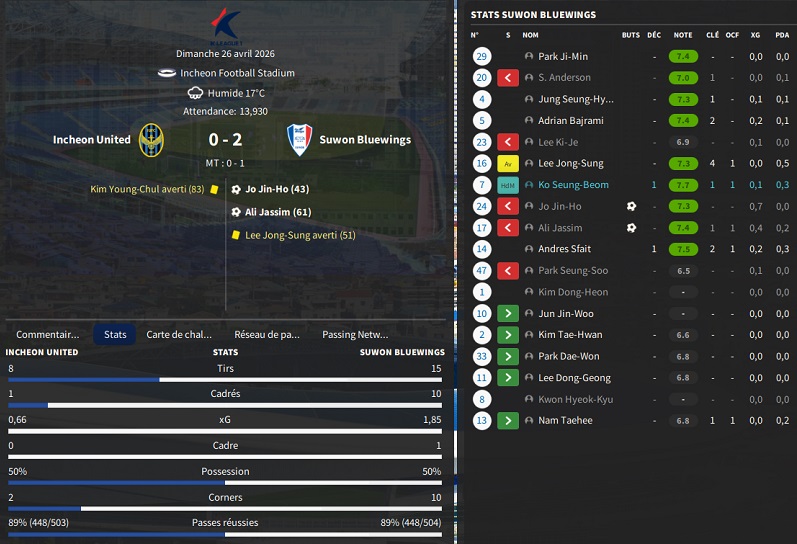797x544 pixels.
Task: Open Nam Taehee's player row
Action: [x=565, y=420]
